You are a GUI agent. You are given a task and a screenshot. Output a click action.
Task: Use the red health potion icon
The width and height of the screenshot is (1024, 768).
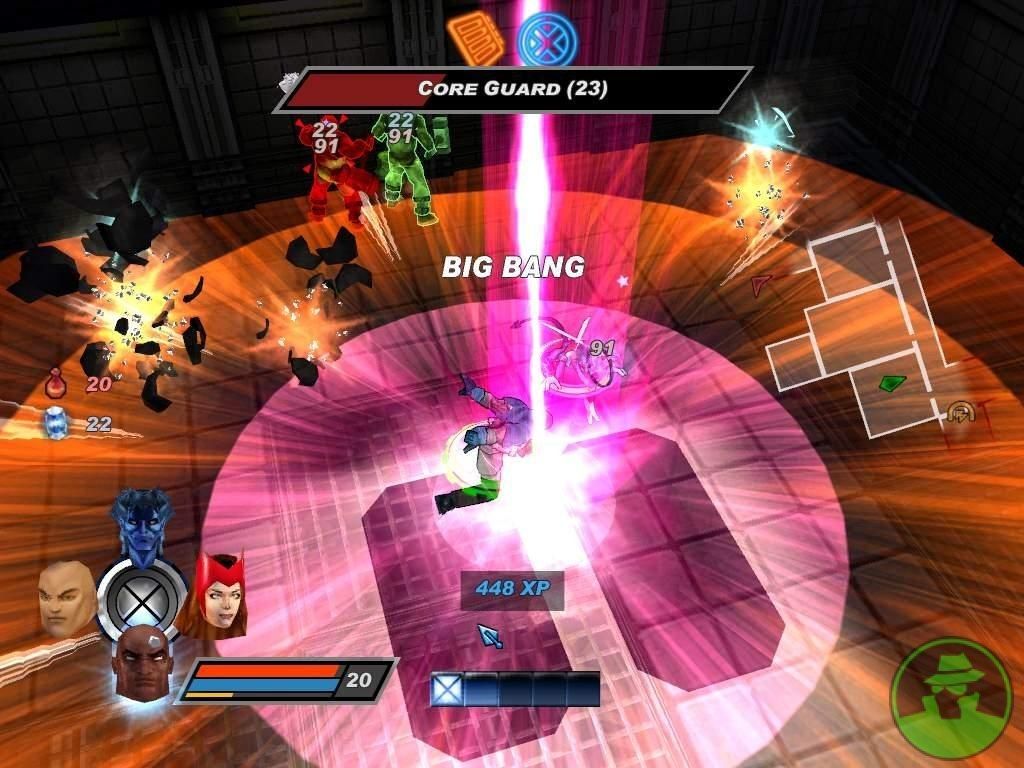pyautogui.click(x=56, y=382)
